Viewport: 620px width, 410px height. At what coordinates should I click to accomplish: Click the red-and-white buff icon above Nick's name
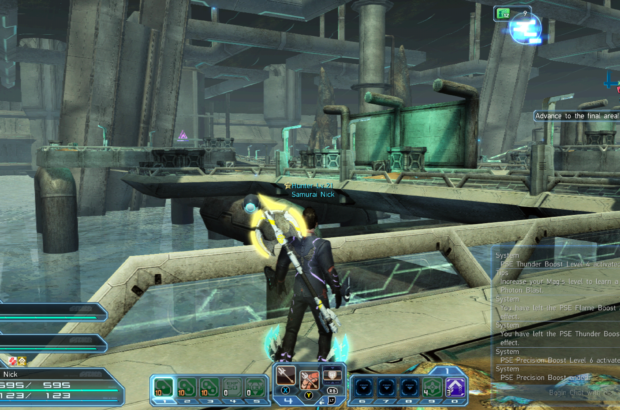point(12,360)
